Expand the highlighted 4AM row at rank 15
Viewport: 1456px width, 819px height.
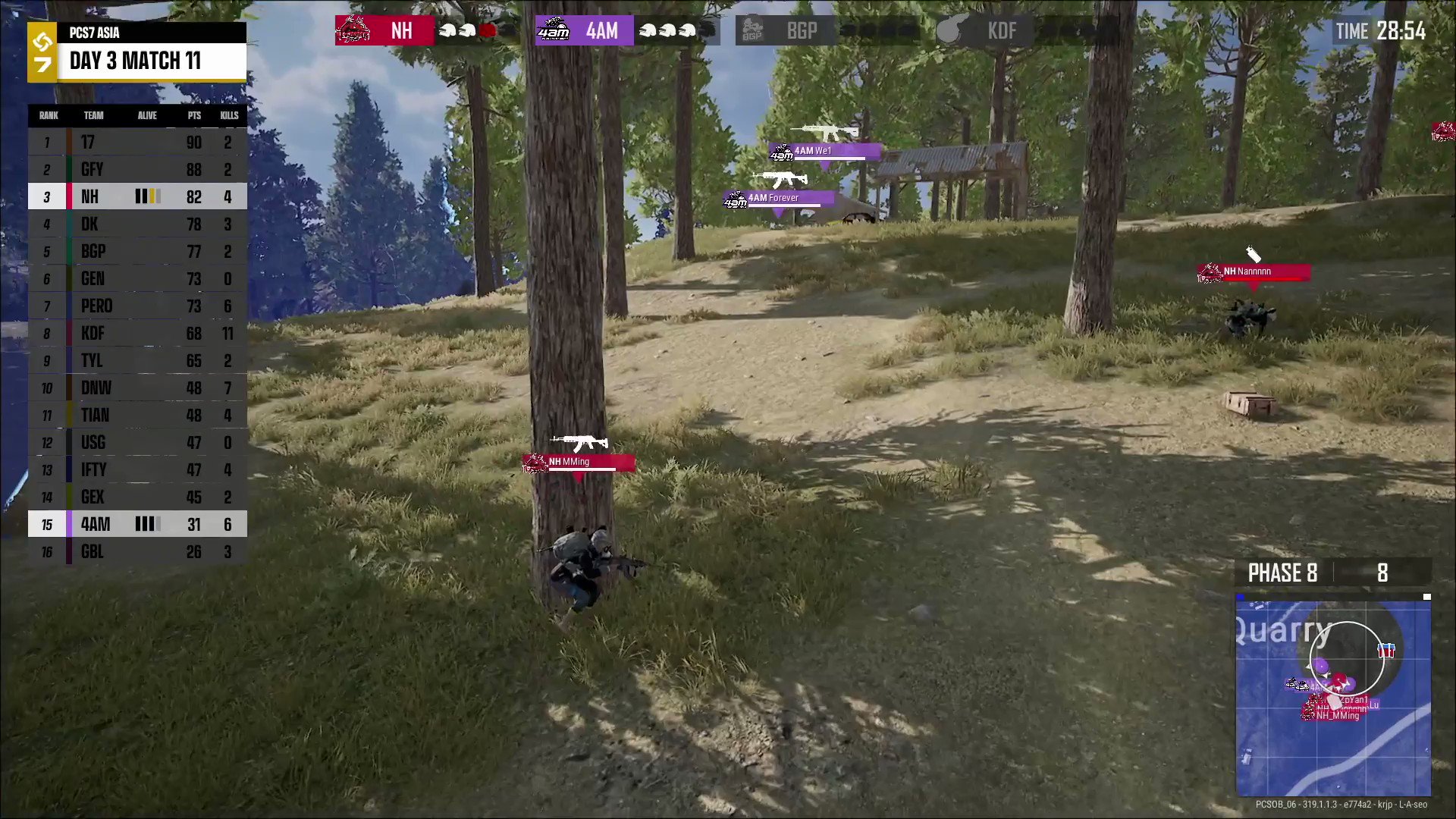136,524
